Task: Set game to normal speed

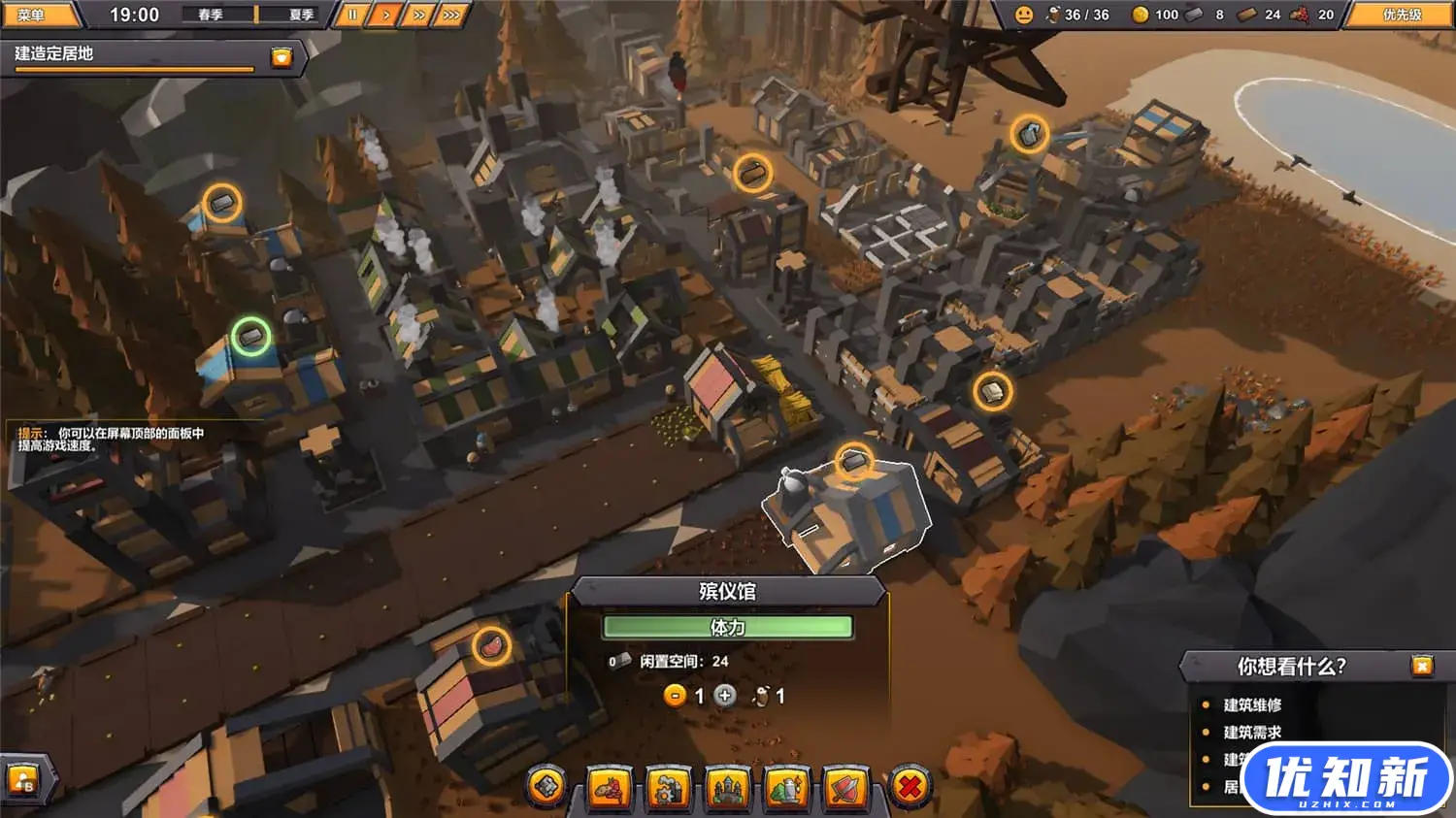Action: (385, 15)
